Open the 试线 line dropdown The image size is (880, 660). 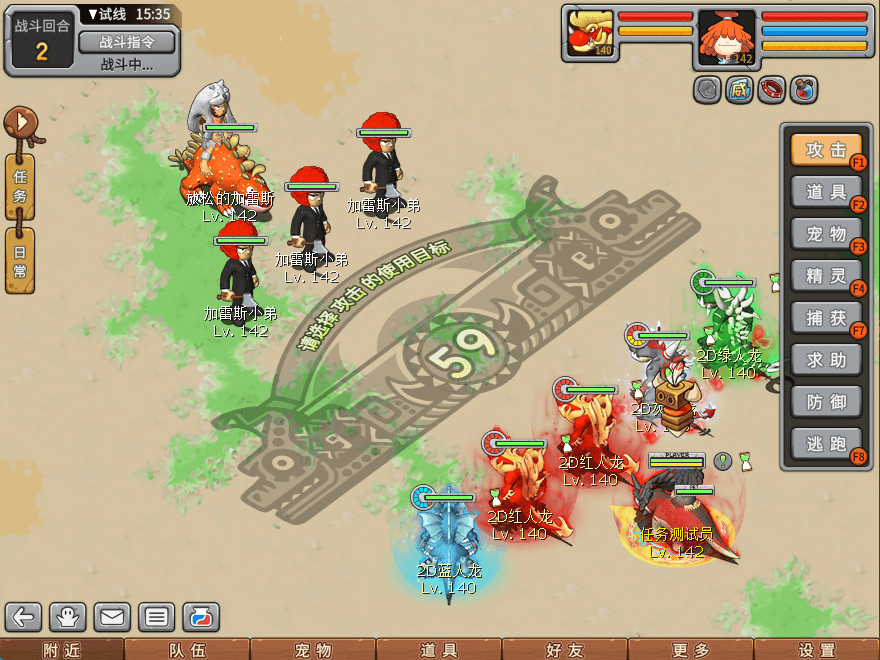[x=110, y=14]
